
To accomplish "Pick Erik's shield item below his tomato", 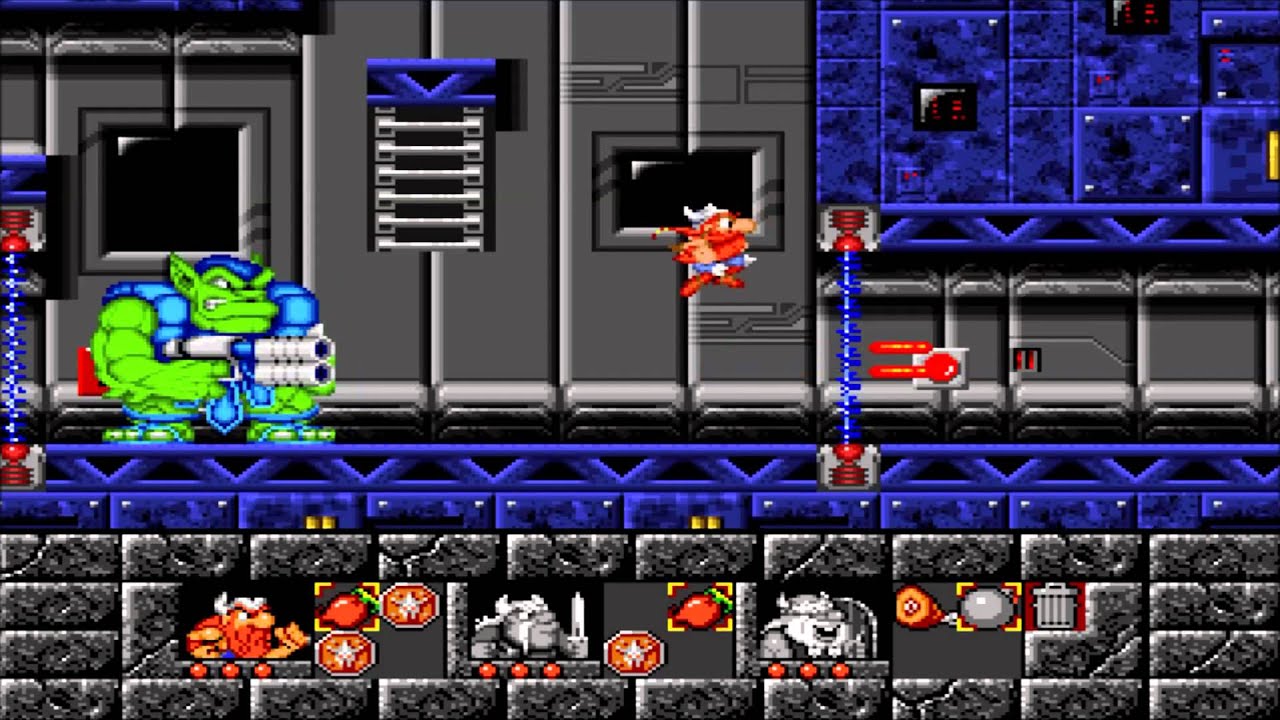I will point(346,653).
